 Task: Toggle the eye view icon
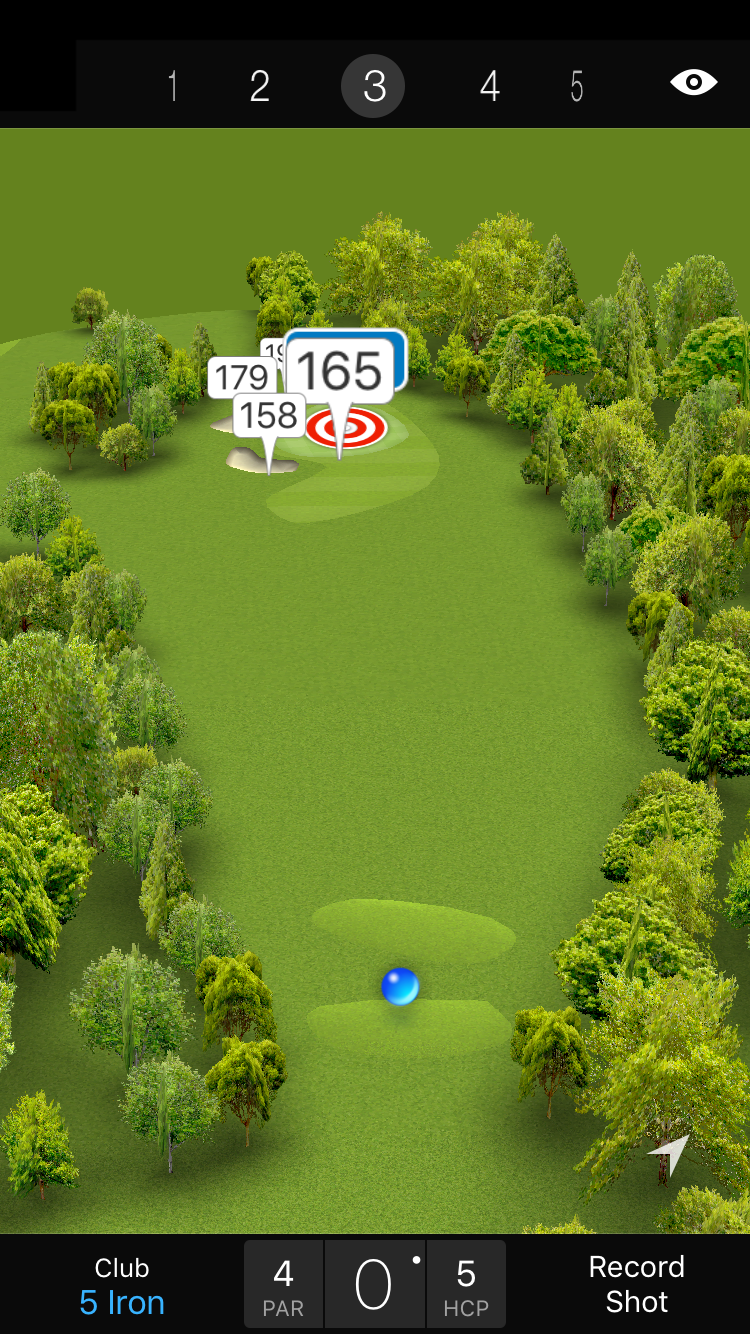point(693,82)
